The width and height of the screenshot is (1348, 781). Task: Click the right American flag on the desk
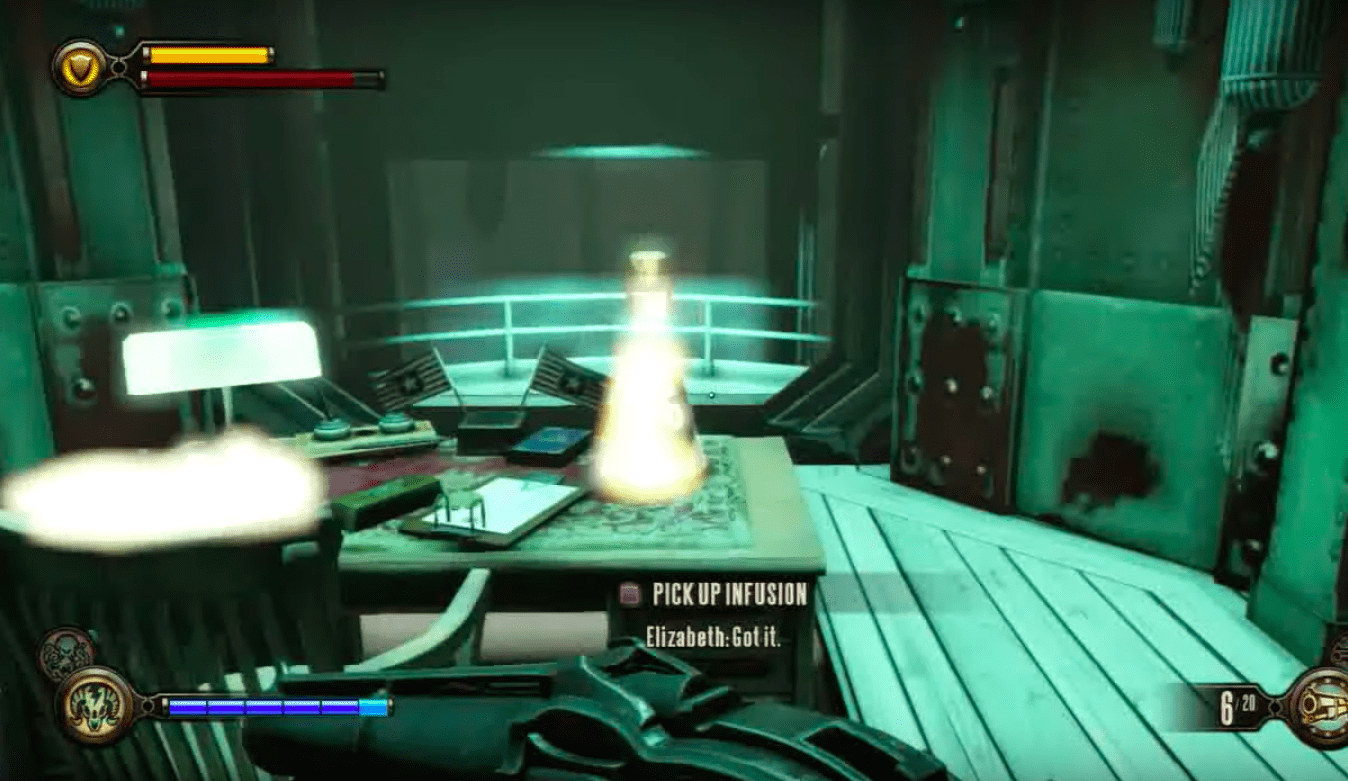[570, 378]
